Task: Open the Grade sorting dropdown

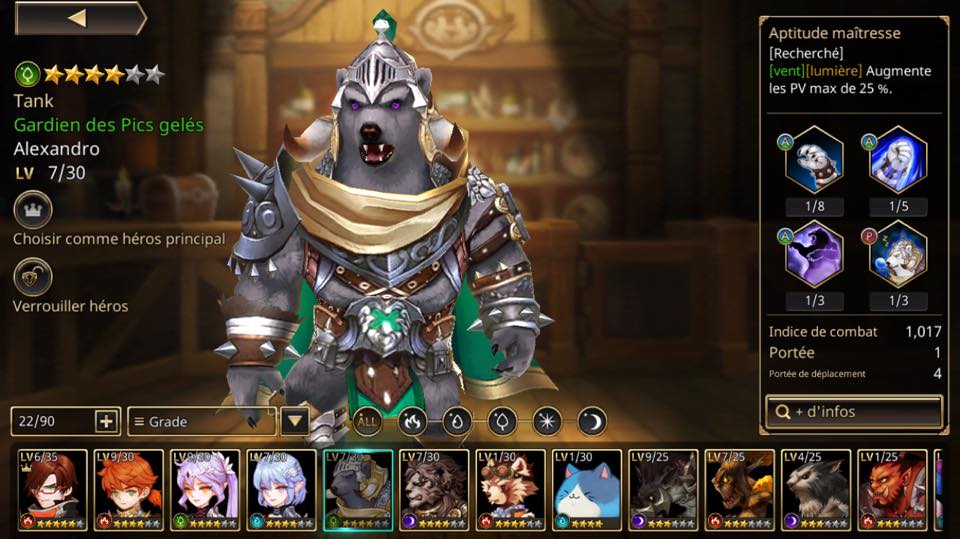Action: pos(202,421)
